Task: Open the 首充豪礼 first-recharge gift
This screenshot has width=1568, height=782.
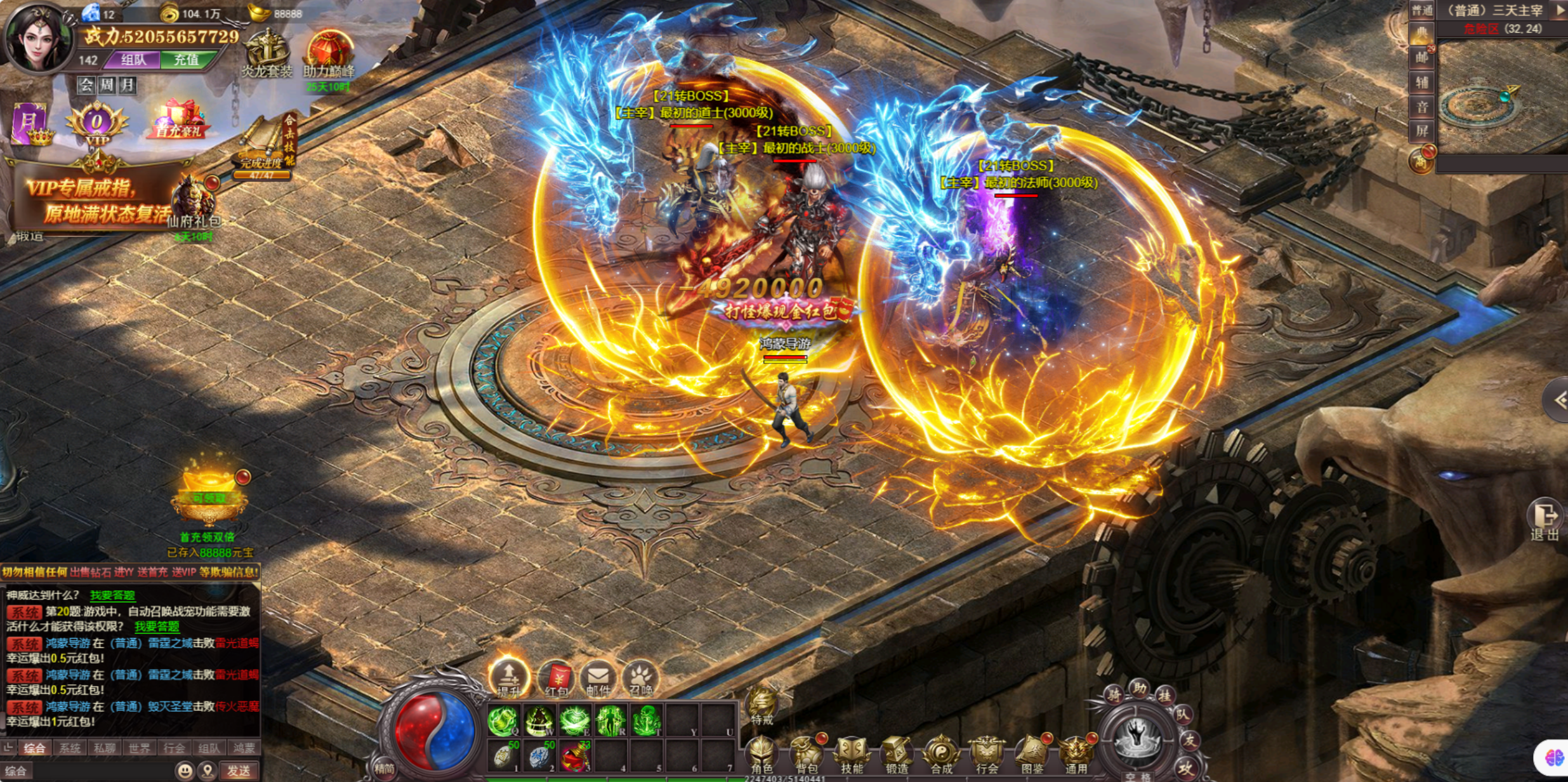Action: pyautogui.click(x=178, y=121)
